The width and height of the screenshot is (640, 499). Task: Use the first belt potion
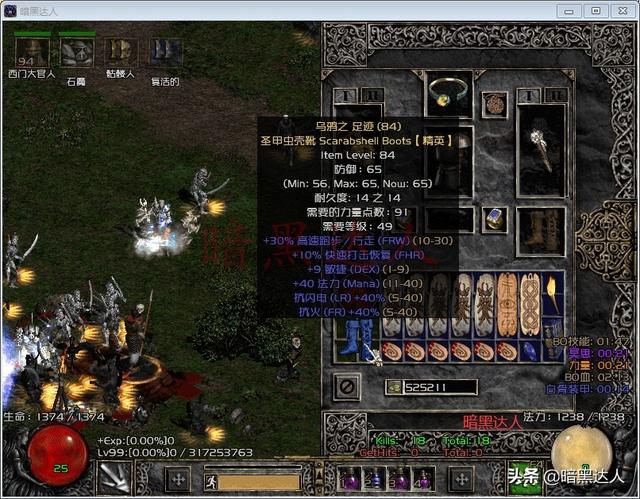tap(349, 478)
